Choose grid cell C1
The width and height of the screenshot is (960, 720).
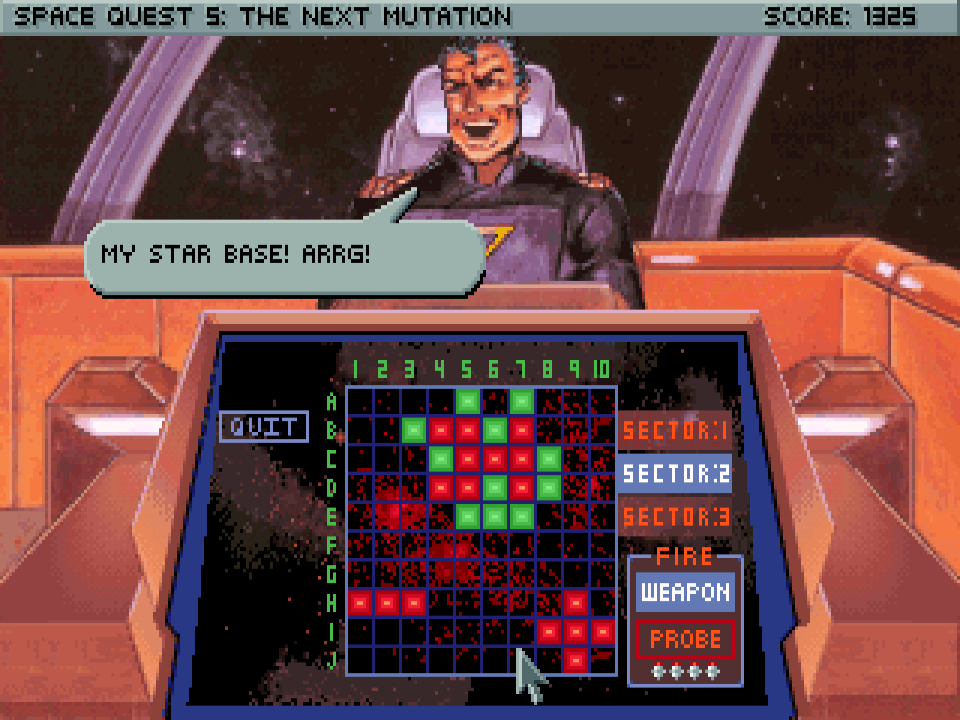click(x=360, y=459)
